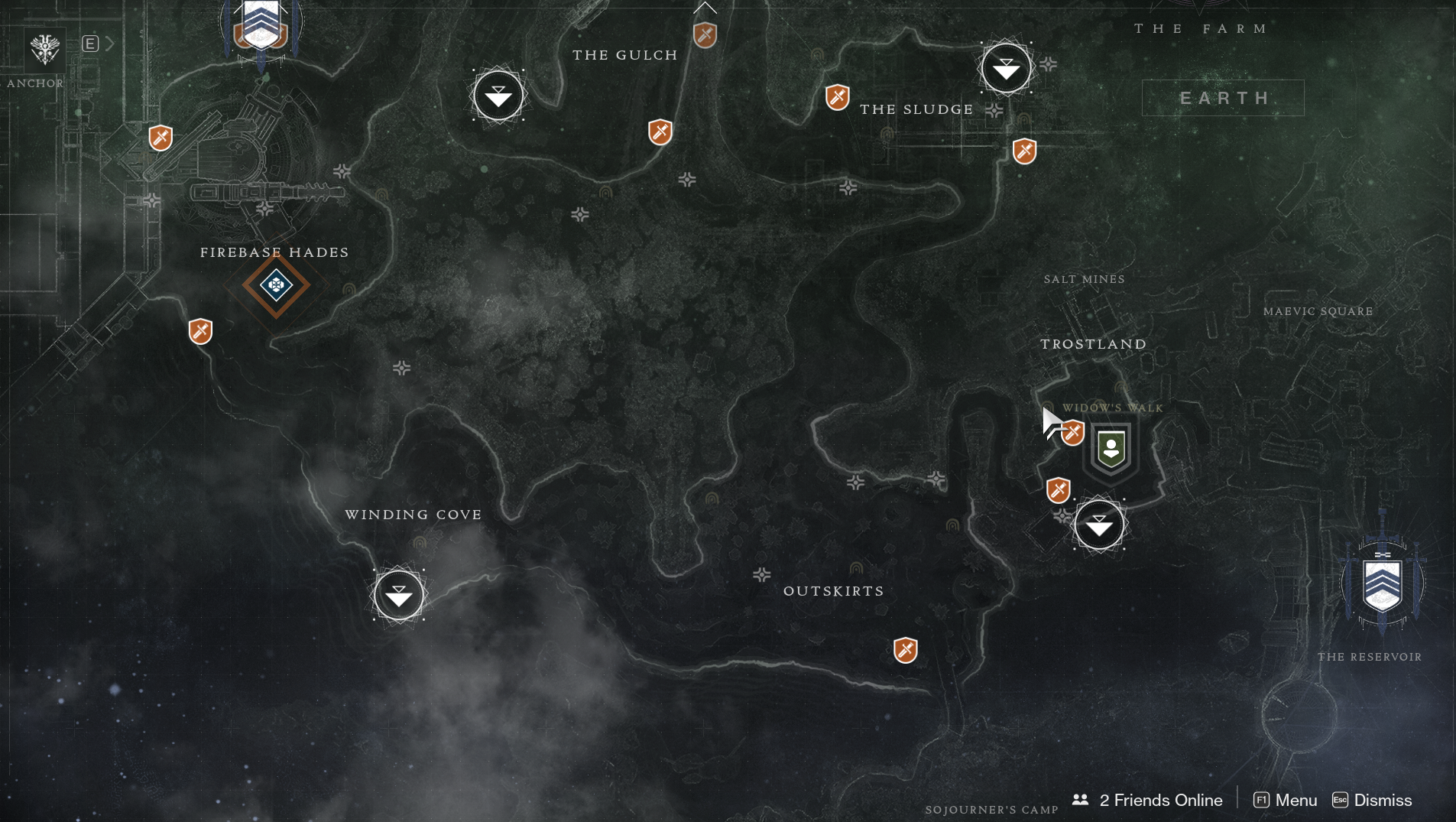Go to The Farm destination label
Screen dimensions: 1456x822
click(1201, 29)
